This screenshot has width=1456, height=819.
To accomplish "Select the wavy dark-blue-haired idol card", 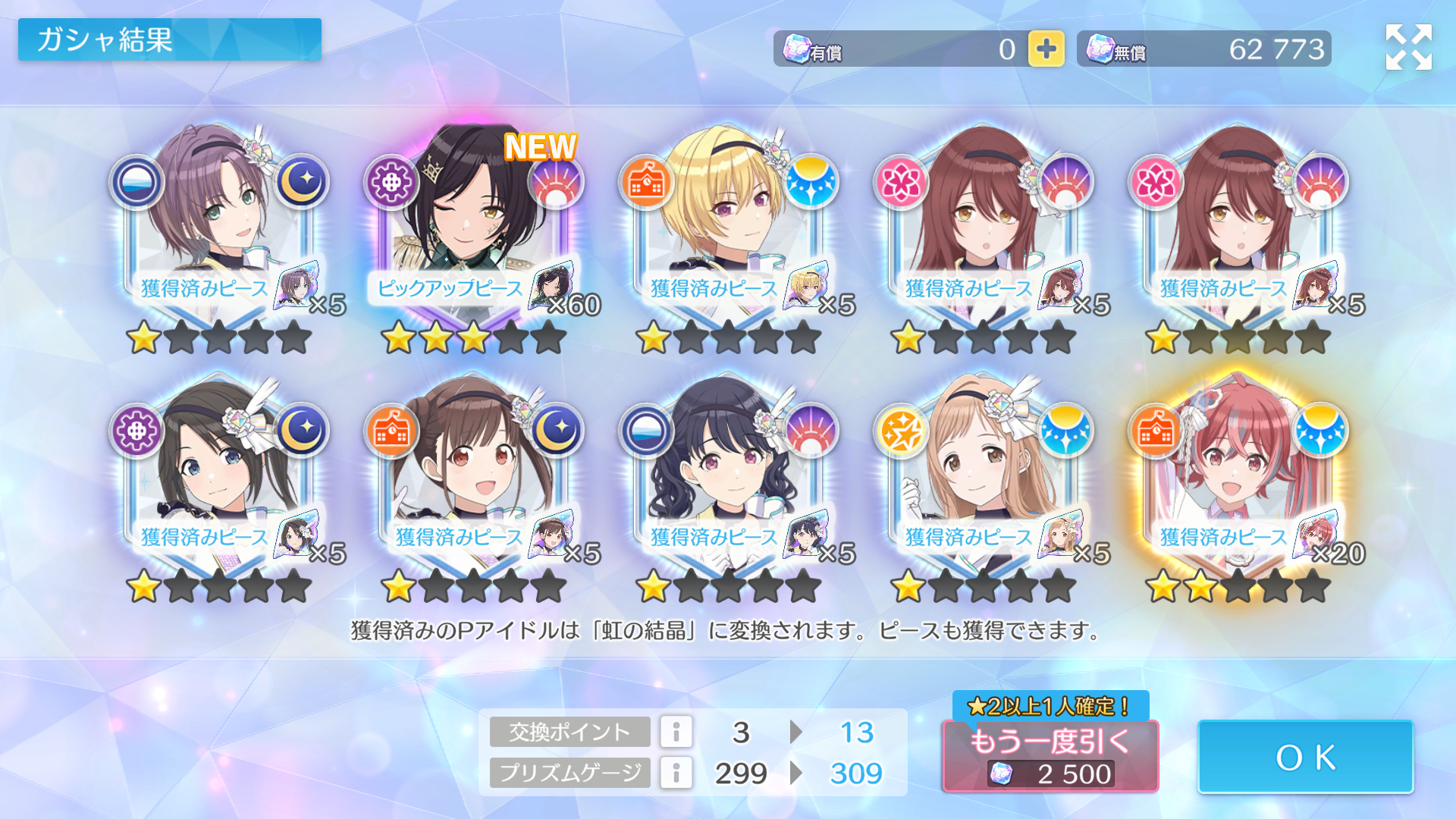I will pyautogui.click(x=728, y=470).
